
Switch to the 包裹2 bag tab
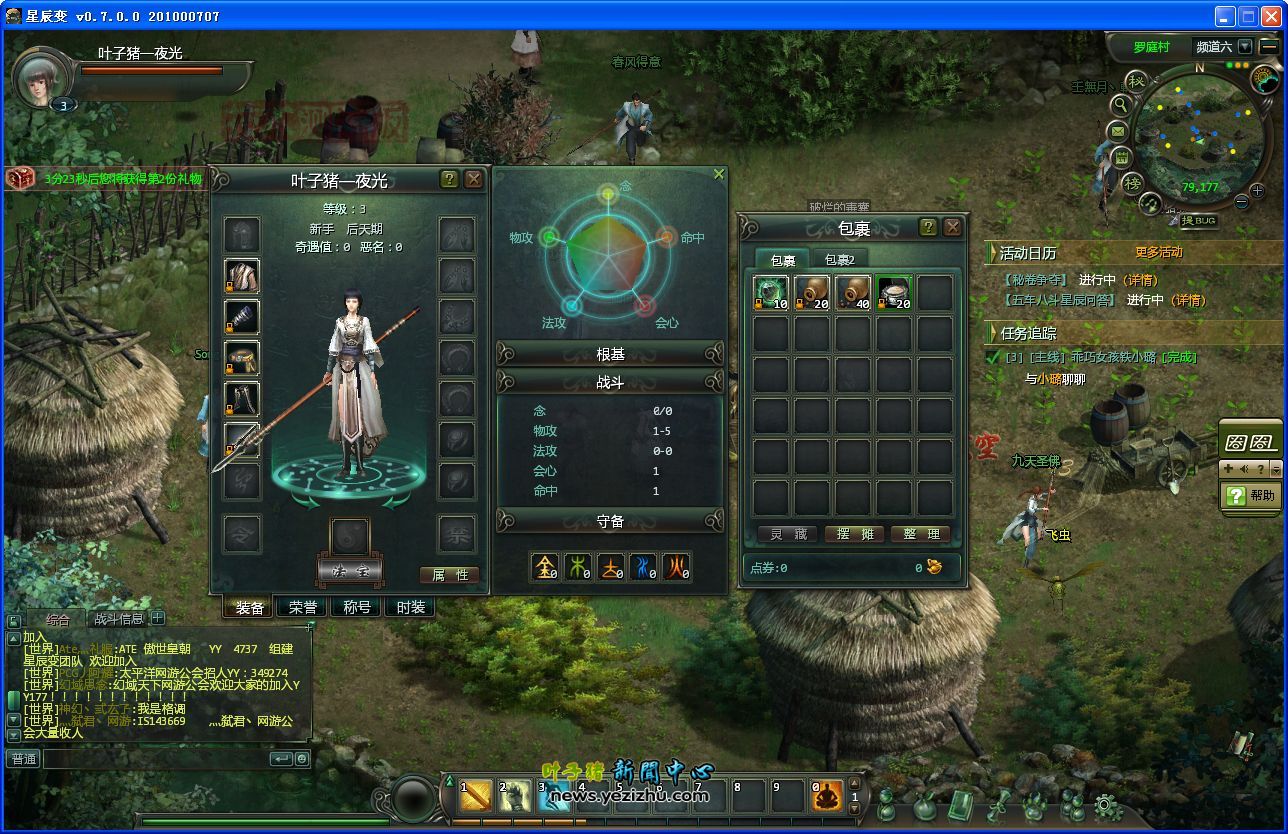[839, 260]
